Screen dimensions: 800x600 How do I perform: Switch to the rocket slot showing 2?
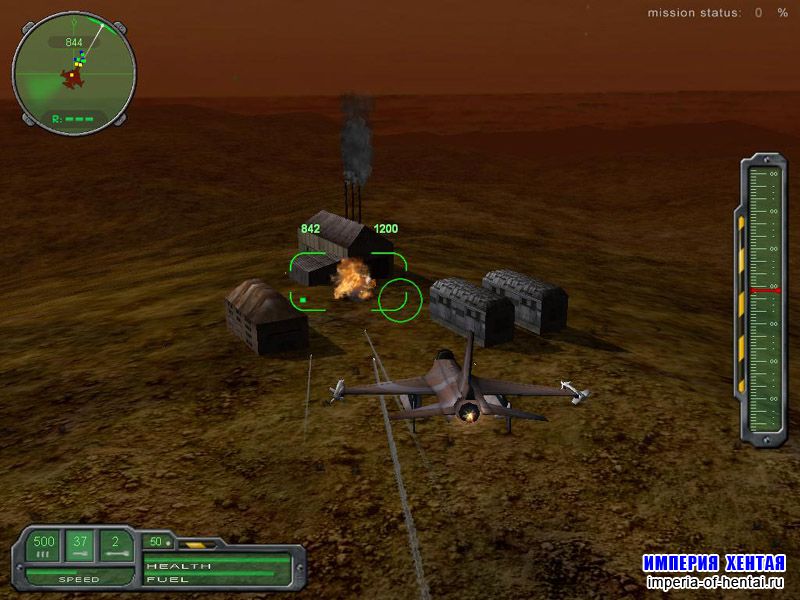click(117, 546)
